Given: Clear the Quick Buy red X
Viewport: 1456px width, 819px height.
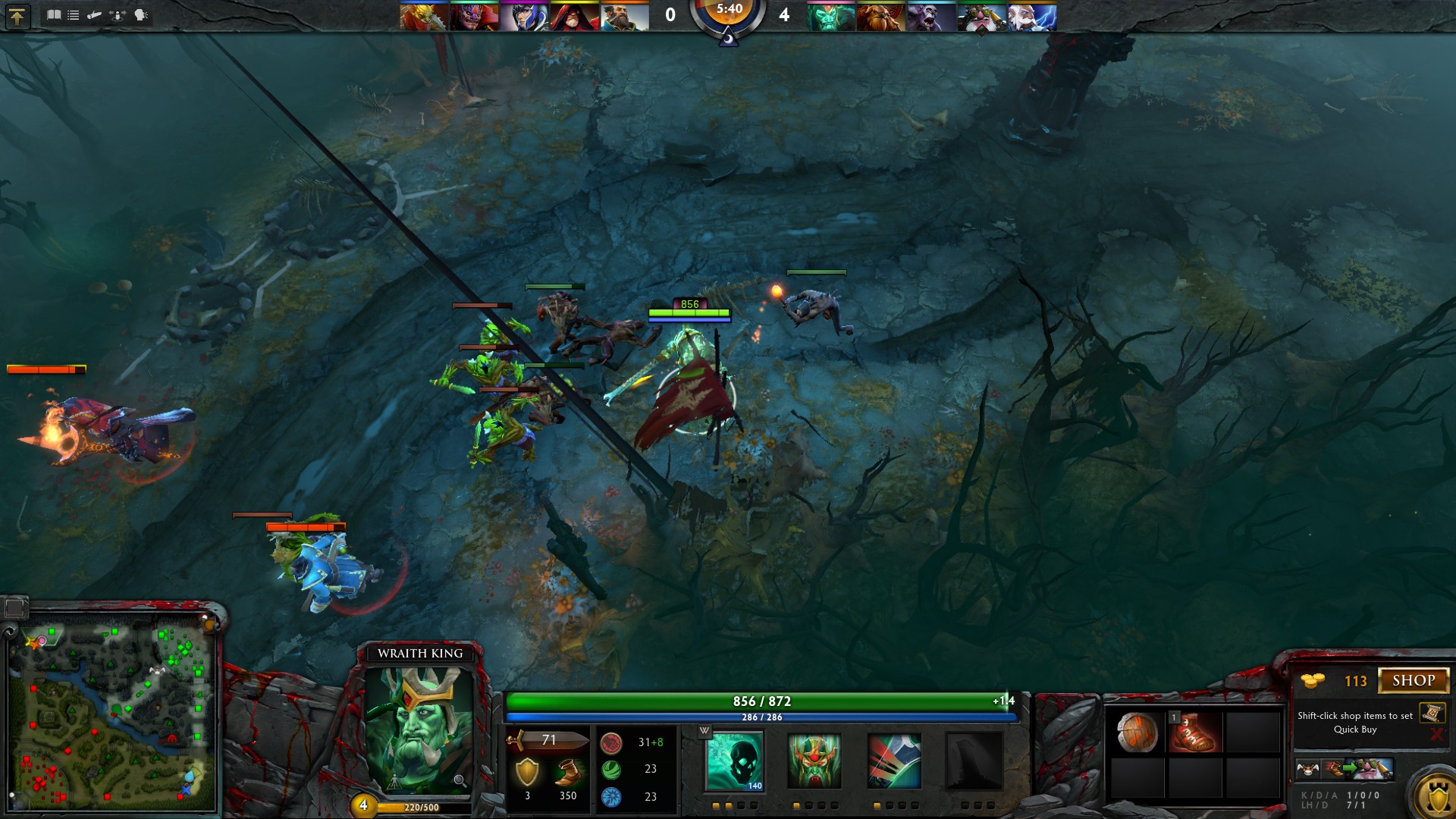Looking at the screenshot, I should tap(1436, 733).
